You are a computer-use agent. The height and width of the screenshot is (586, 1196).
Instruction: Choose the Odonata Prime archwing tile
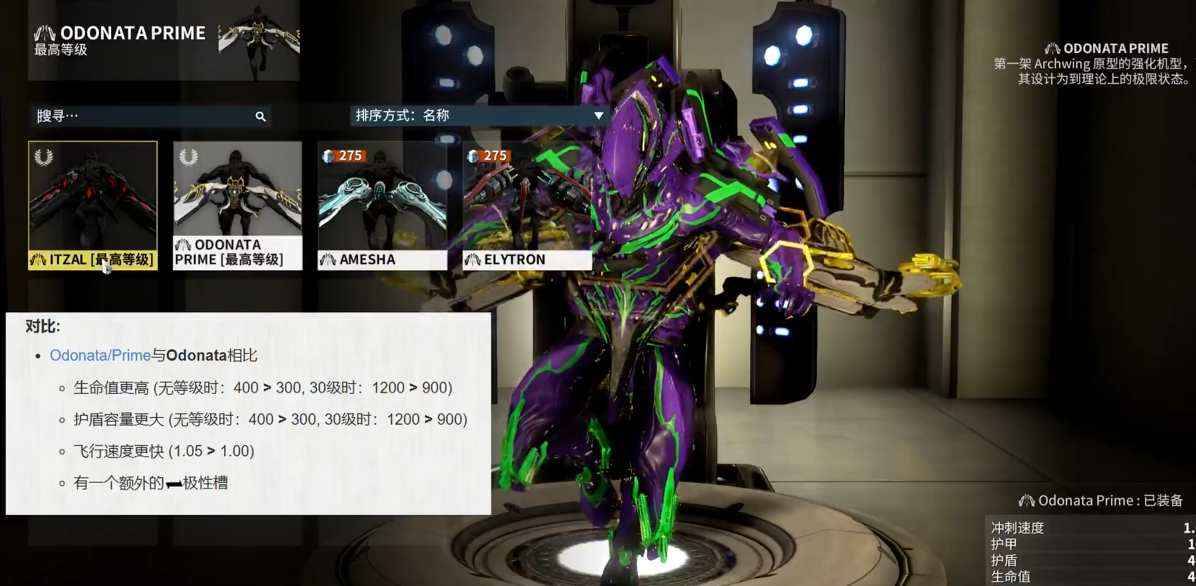pyautogui.click(x=237, y=205)
